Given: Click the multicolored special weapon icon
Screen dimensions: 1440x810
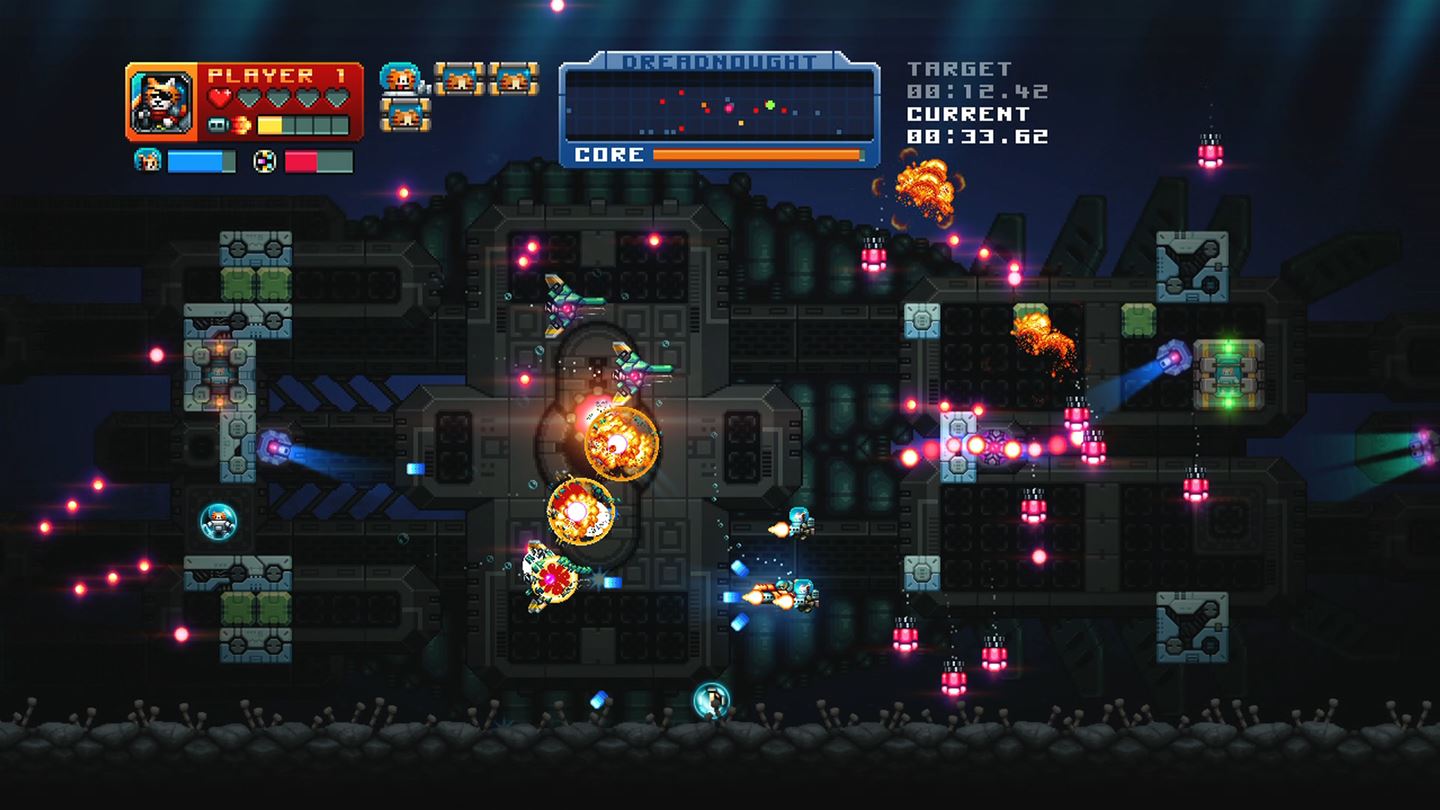Looking at the screenshot, I should click(x=265, y=159).
